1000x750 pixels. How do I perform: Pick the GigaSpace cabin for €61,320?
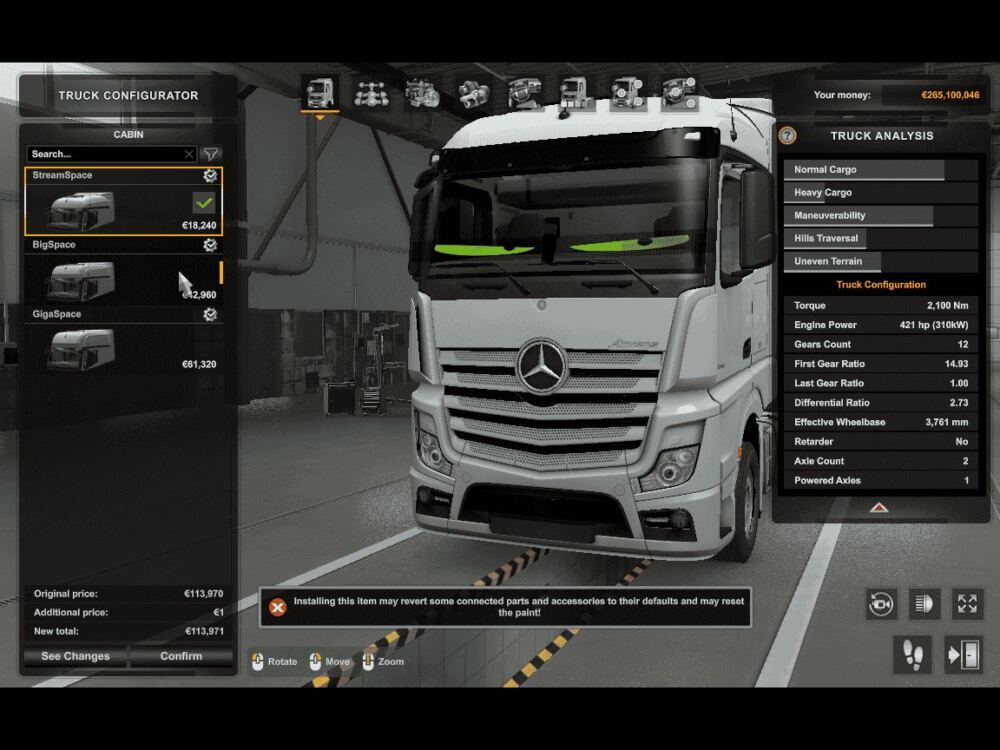(x=81, y=350)
